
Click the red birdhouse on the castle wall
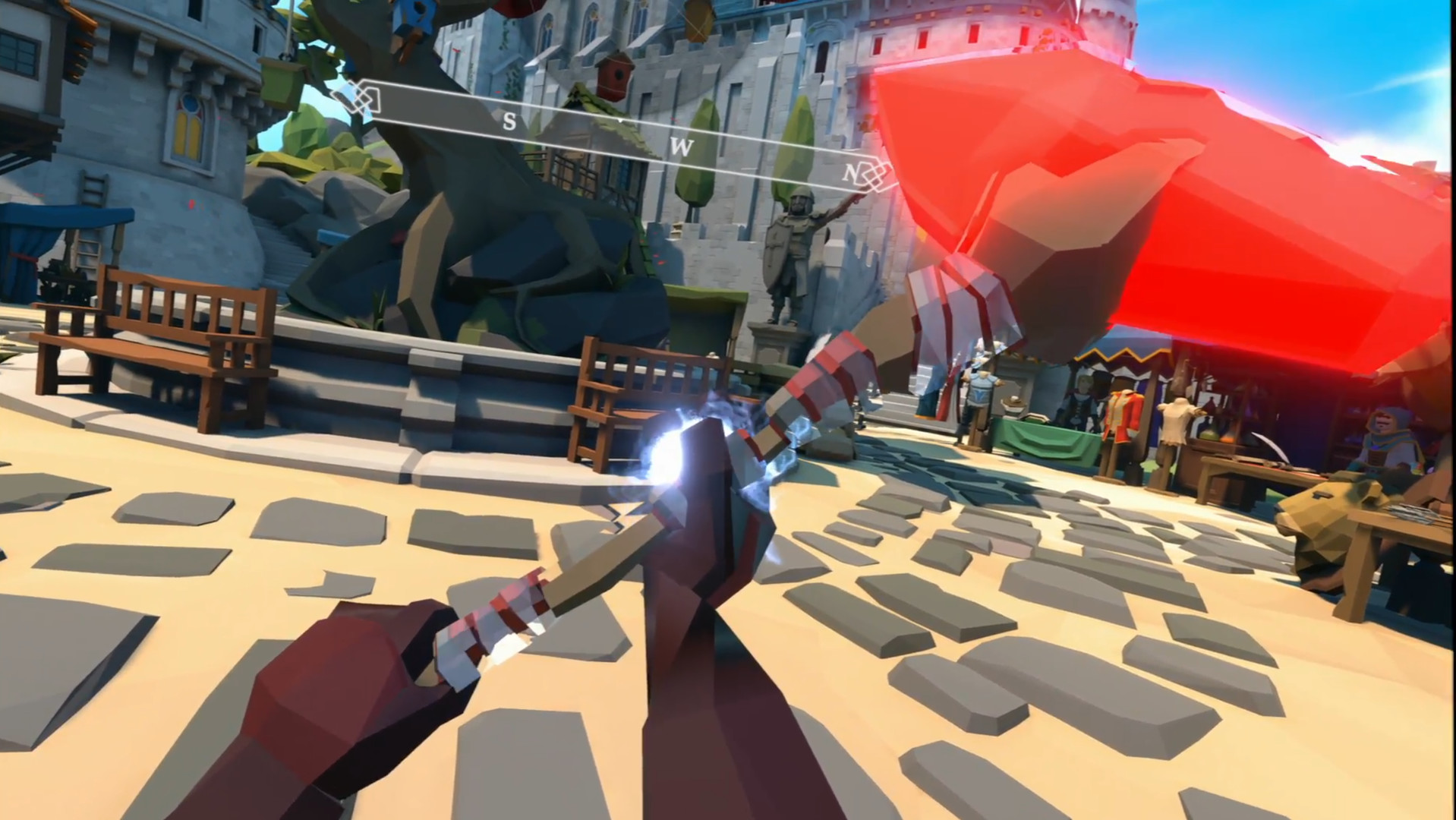click(x=615, y=74)
